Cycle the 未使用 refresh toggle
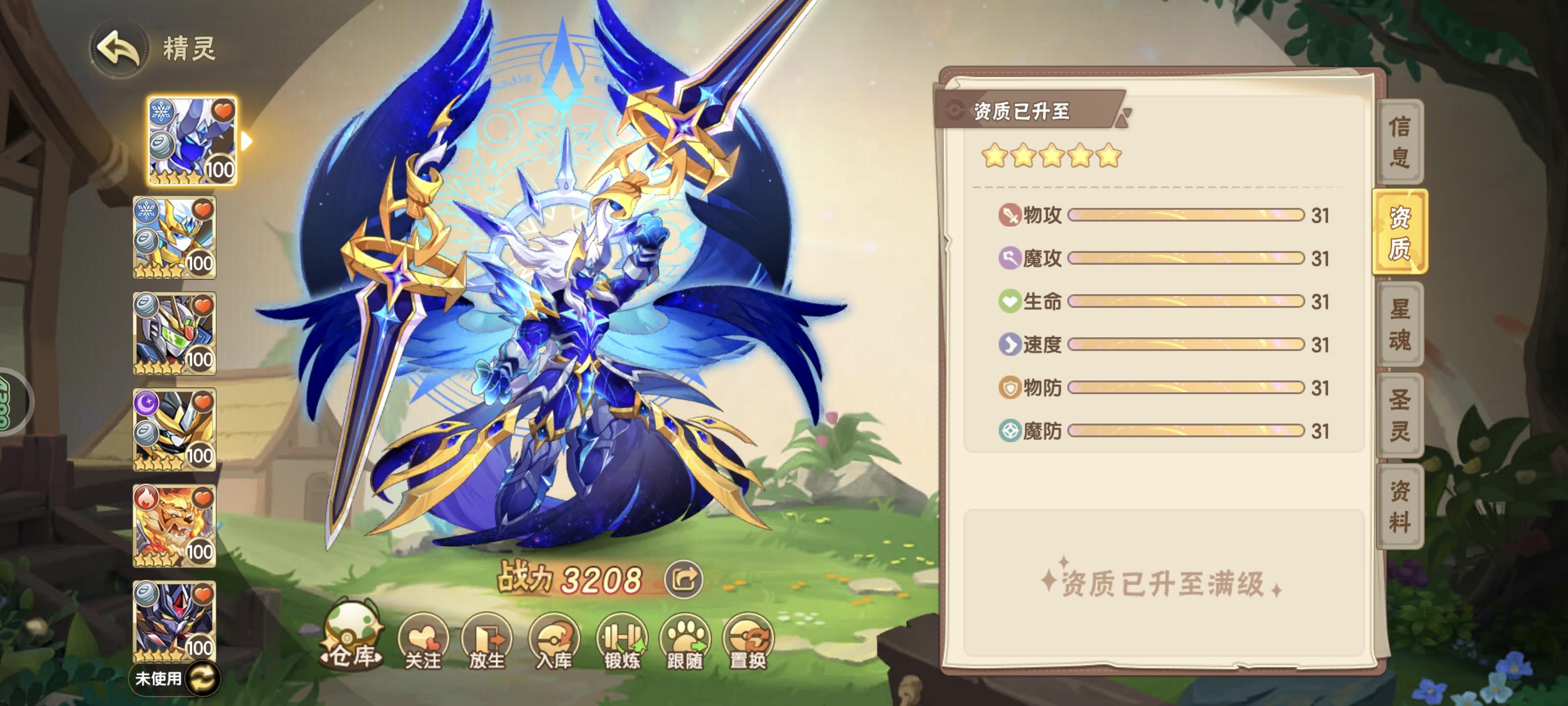Viewport: 1568px width, 706px height. [x=205, y=679]
